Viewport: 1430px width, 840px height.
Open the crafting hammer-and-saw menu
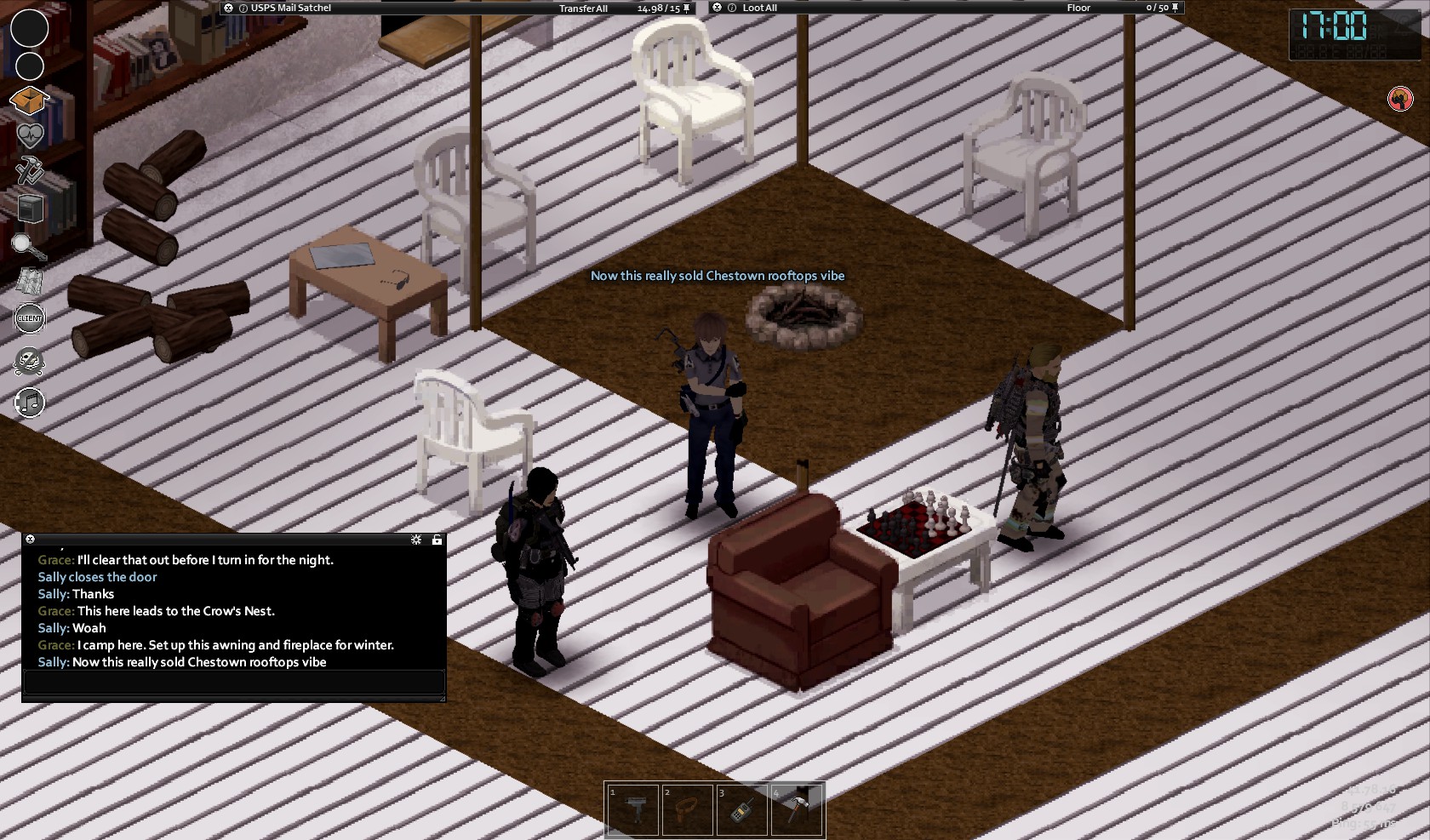(x=30, y=169)
